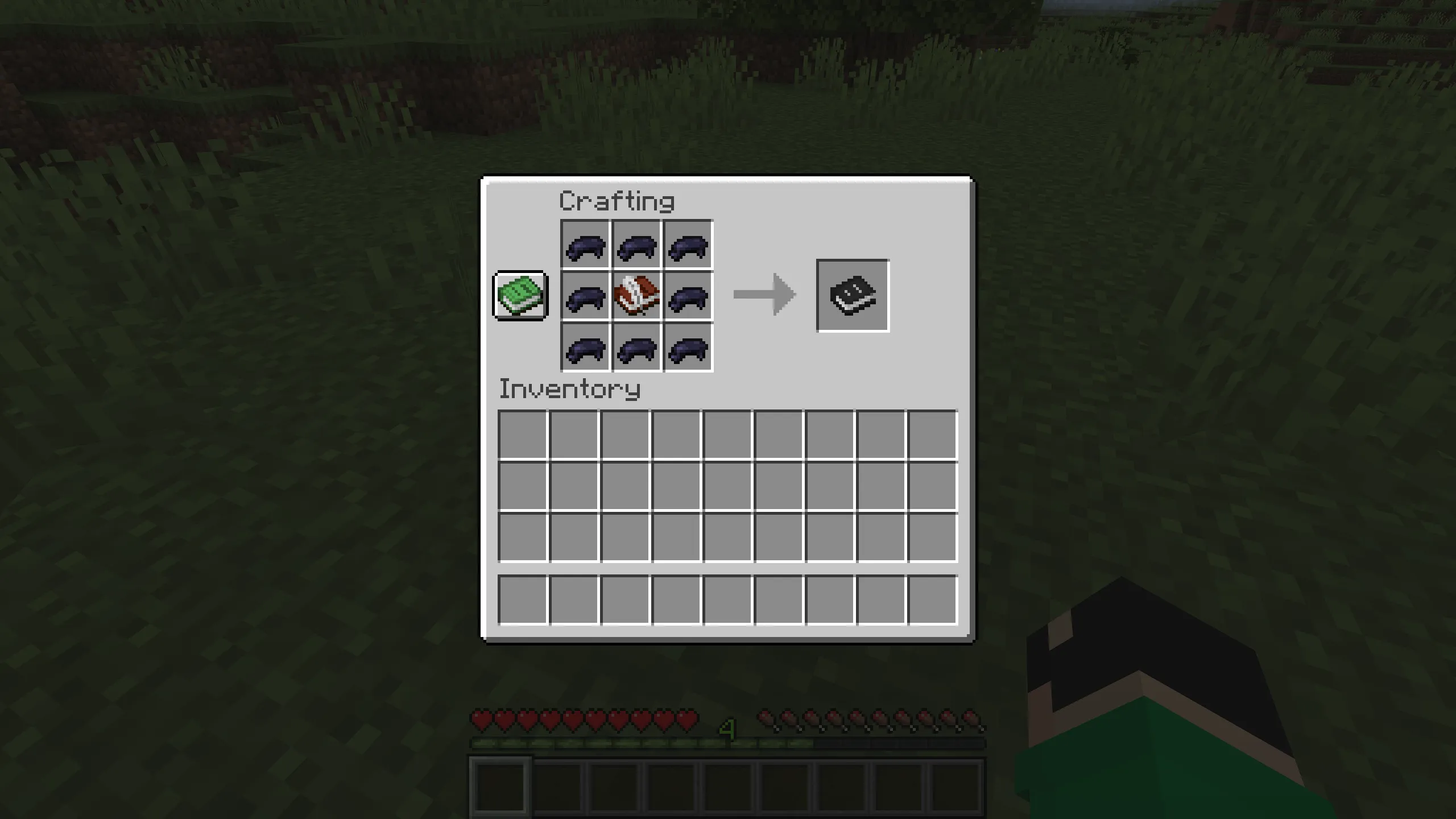Click the ink sac in the top-middle crafting slot

click(x=636, y=246)
